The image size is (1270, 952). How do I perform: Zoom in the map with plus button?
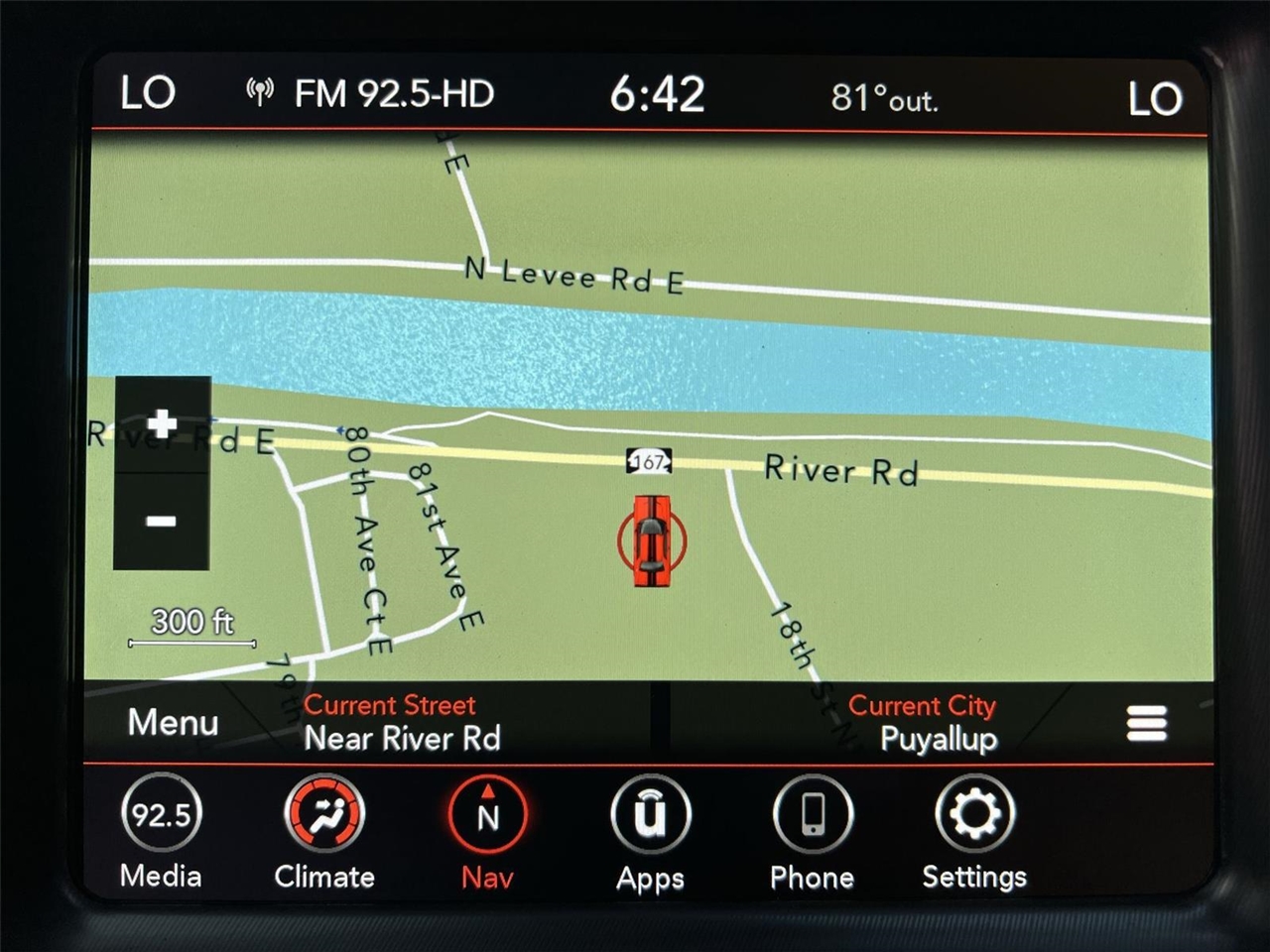point(162,424)
